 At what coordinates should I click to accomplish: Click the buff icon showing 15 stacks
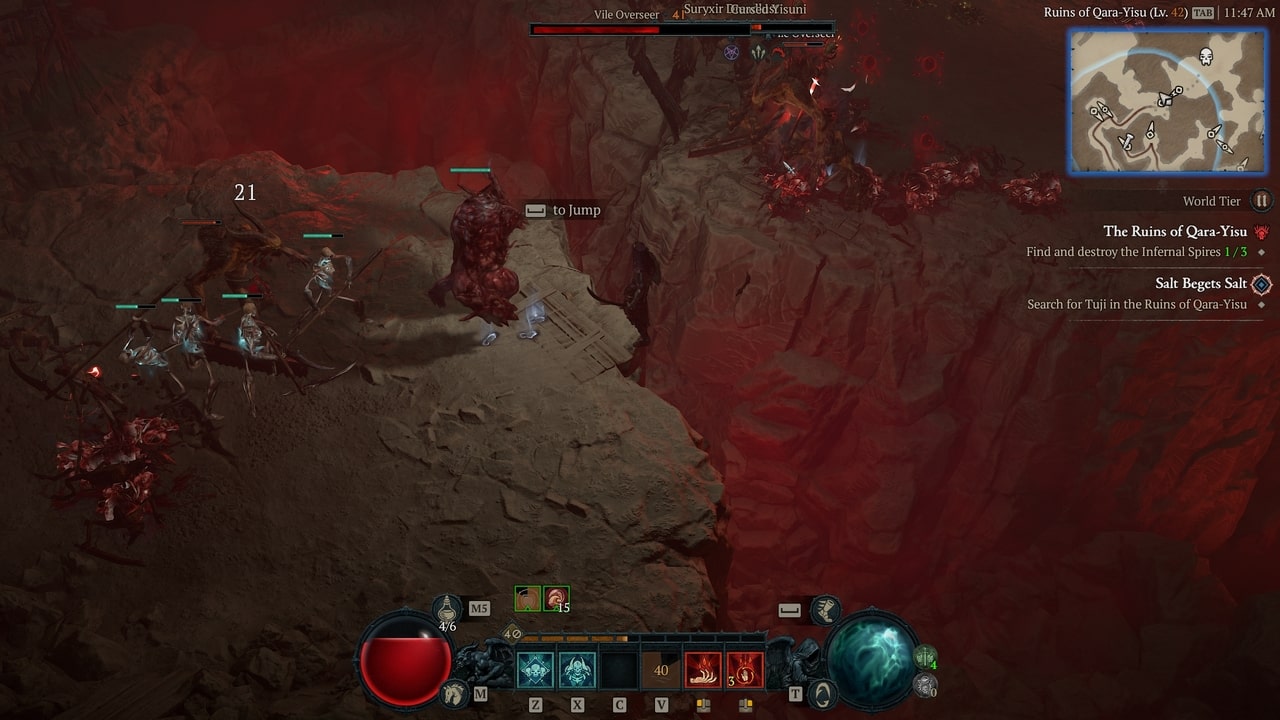[x=556, y=596]
